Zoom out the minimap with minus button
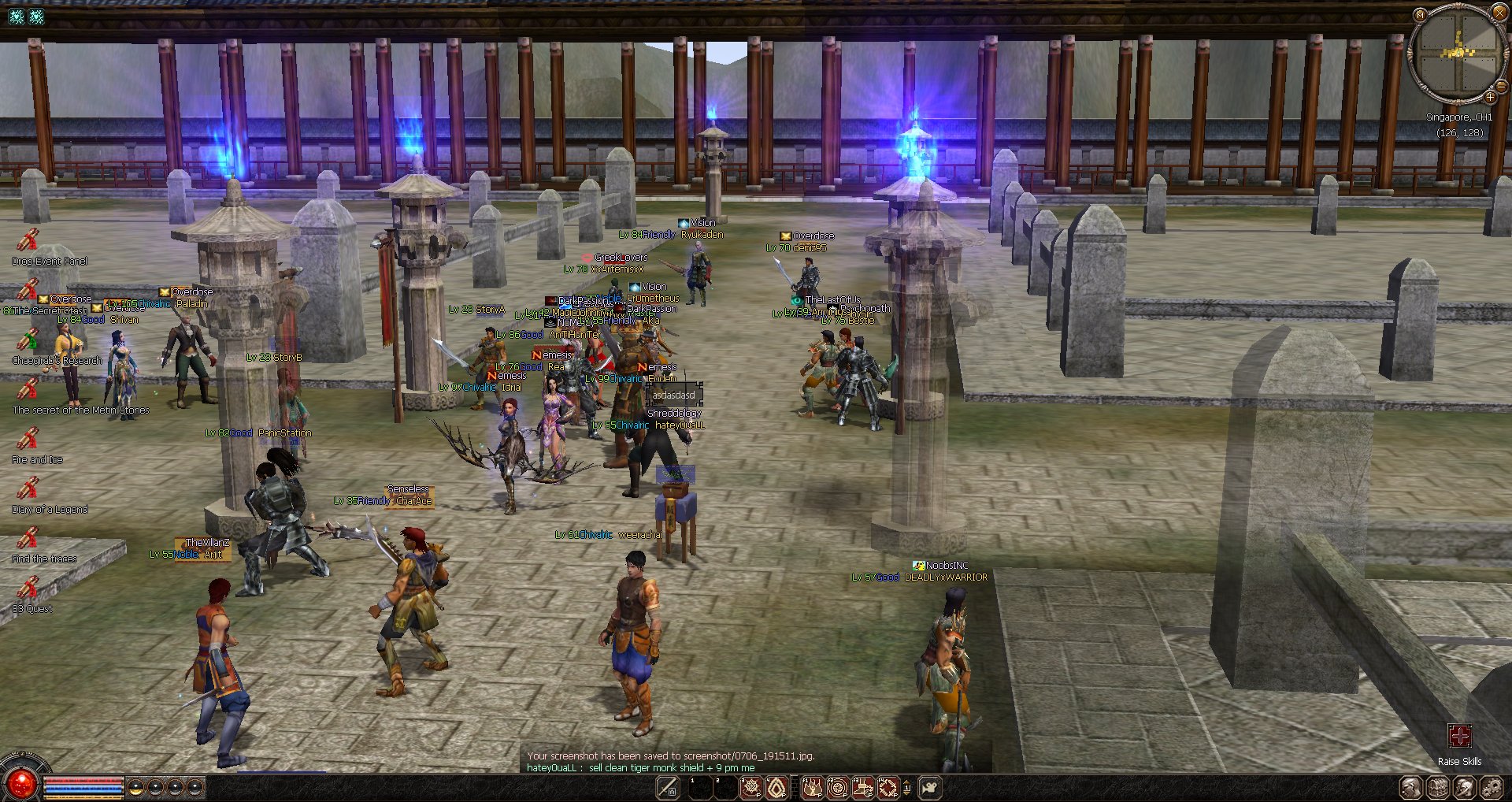 [1500, 85]
